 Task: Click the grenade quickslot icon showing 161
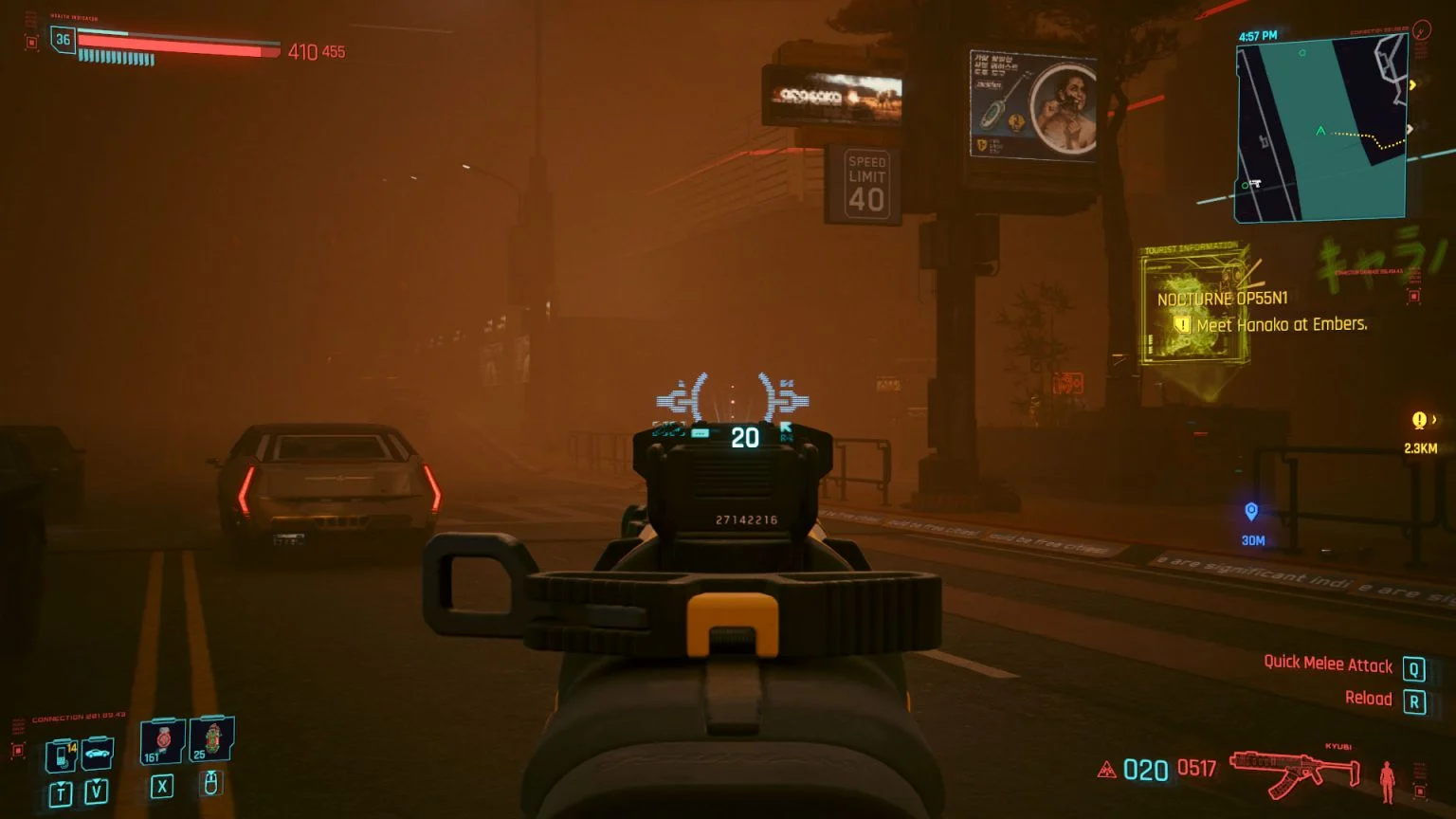(x=164, y=741)
